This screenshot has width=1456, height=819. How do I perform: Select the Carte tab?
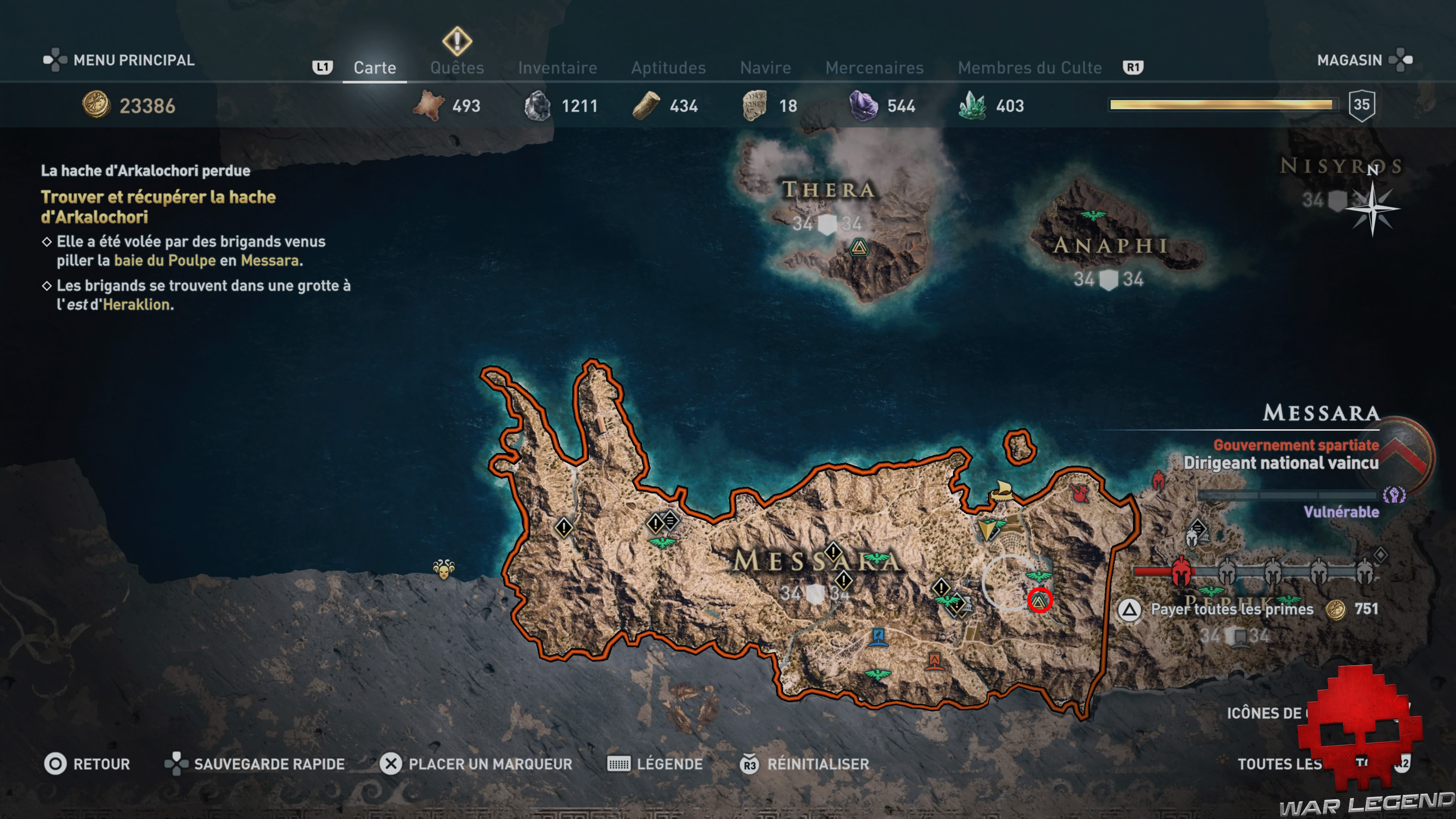tap(374, 68)
